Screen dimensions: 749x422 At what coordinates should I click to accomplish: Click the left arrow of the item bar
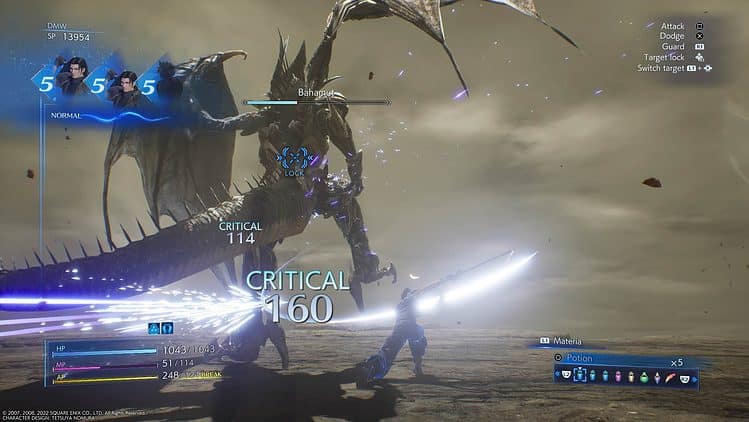(558, 376)
